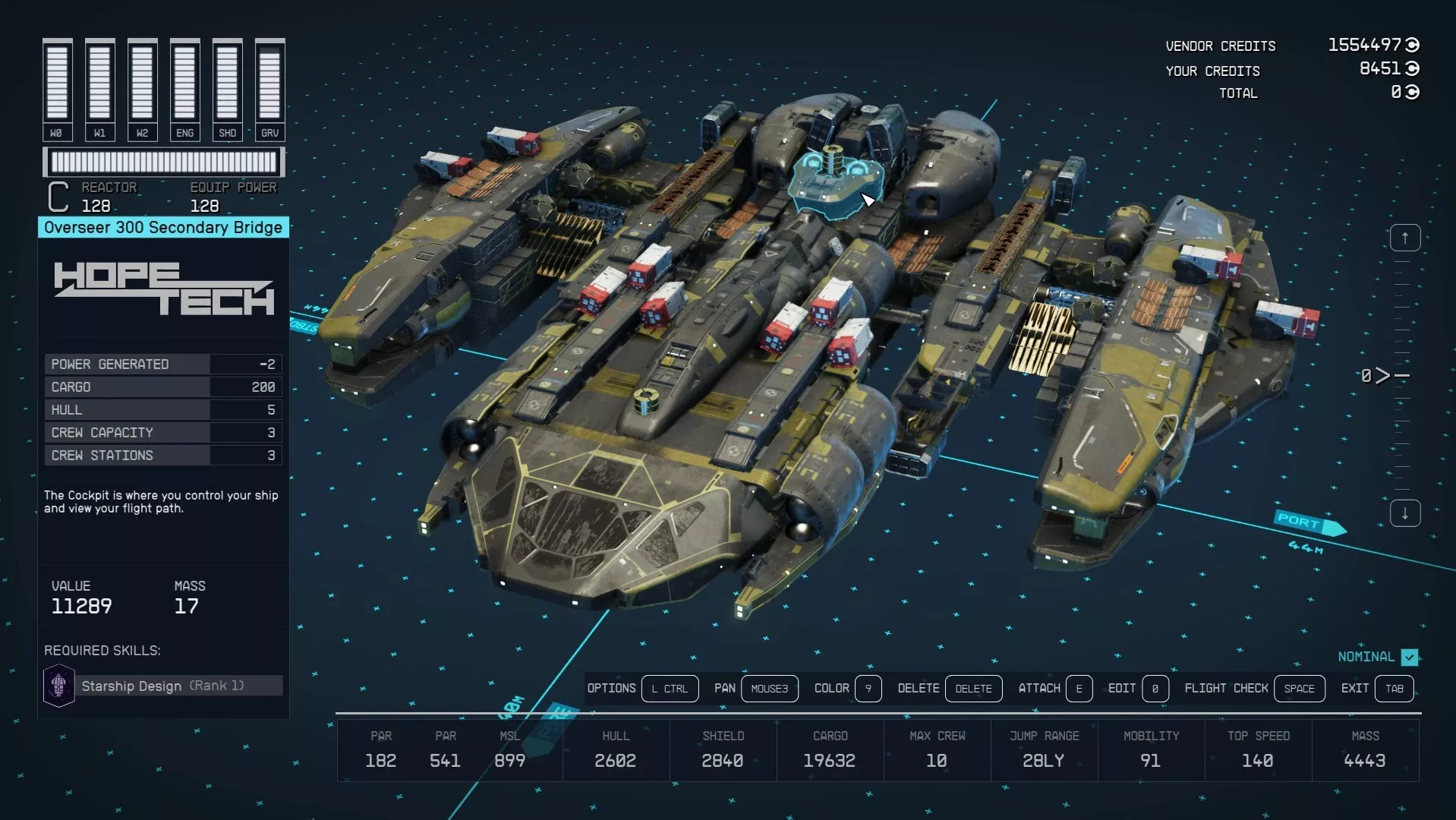Move down one floor level with the down arrow
Viewport: 1456px width, 820px height.
click(x=1404, y=514)
